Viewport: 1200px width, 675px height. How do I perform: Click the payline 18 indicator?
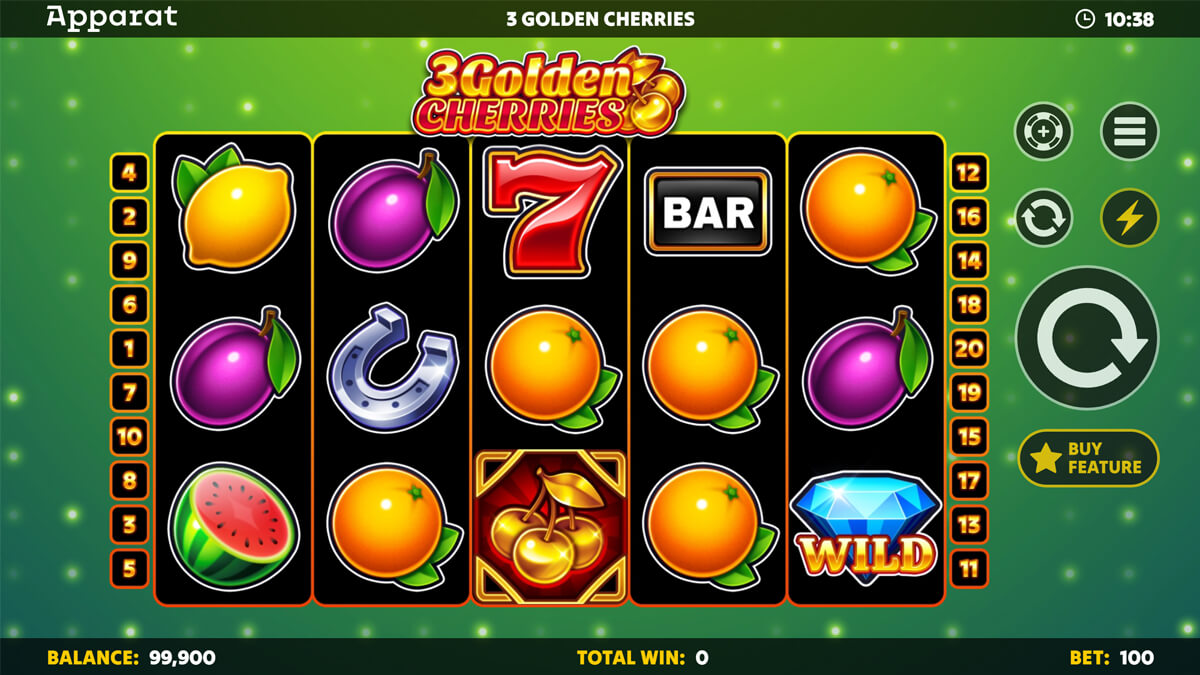click(969, 304)
